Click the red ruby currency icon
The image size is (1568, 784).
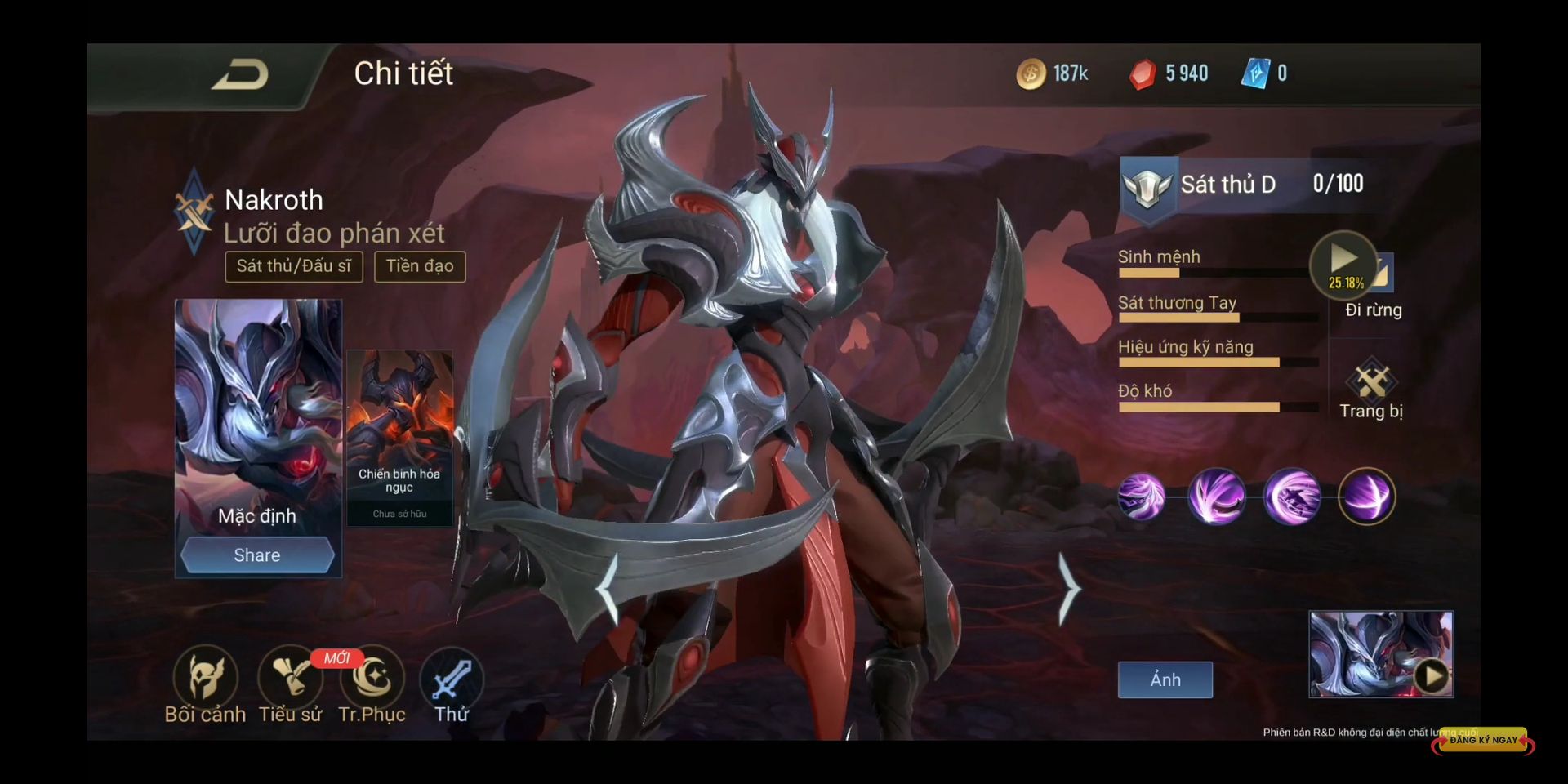[1142, 74]
